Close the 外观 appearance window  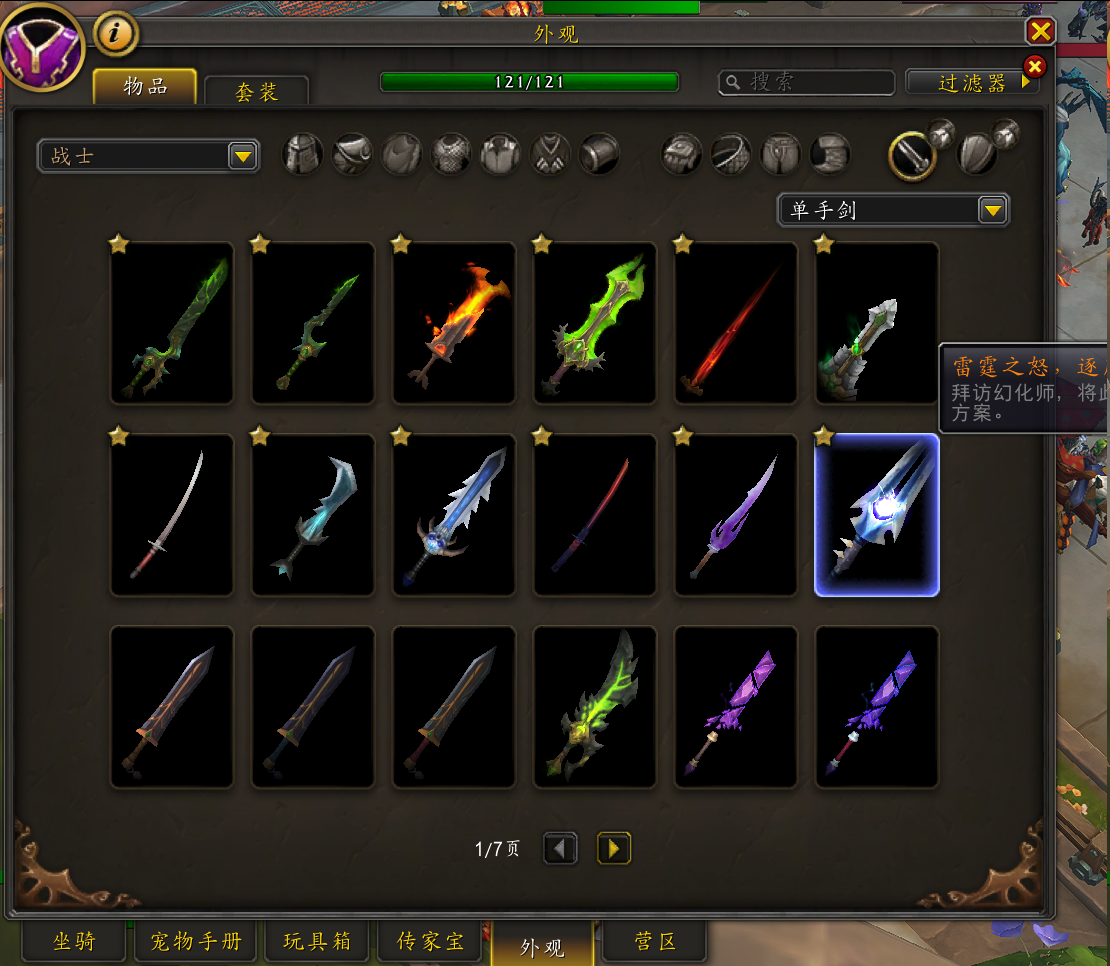(1041, 32)
